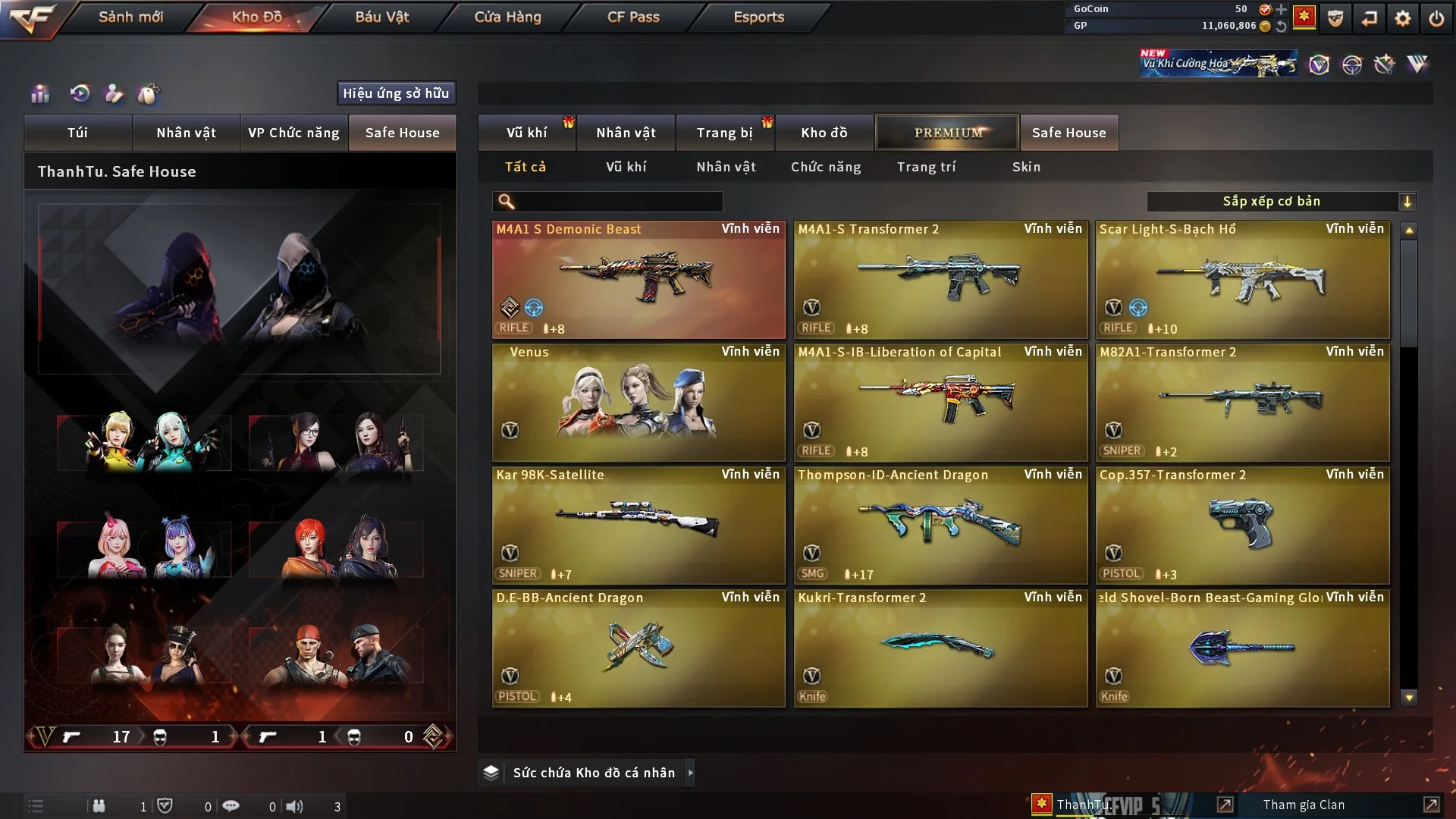Image resolution: width=1456 pixels, height=819 pixels.
Task: Open the Sảnh mới lobby menu
Action: [130, 17]
